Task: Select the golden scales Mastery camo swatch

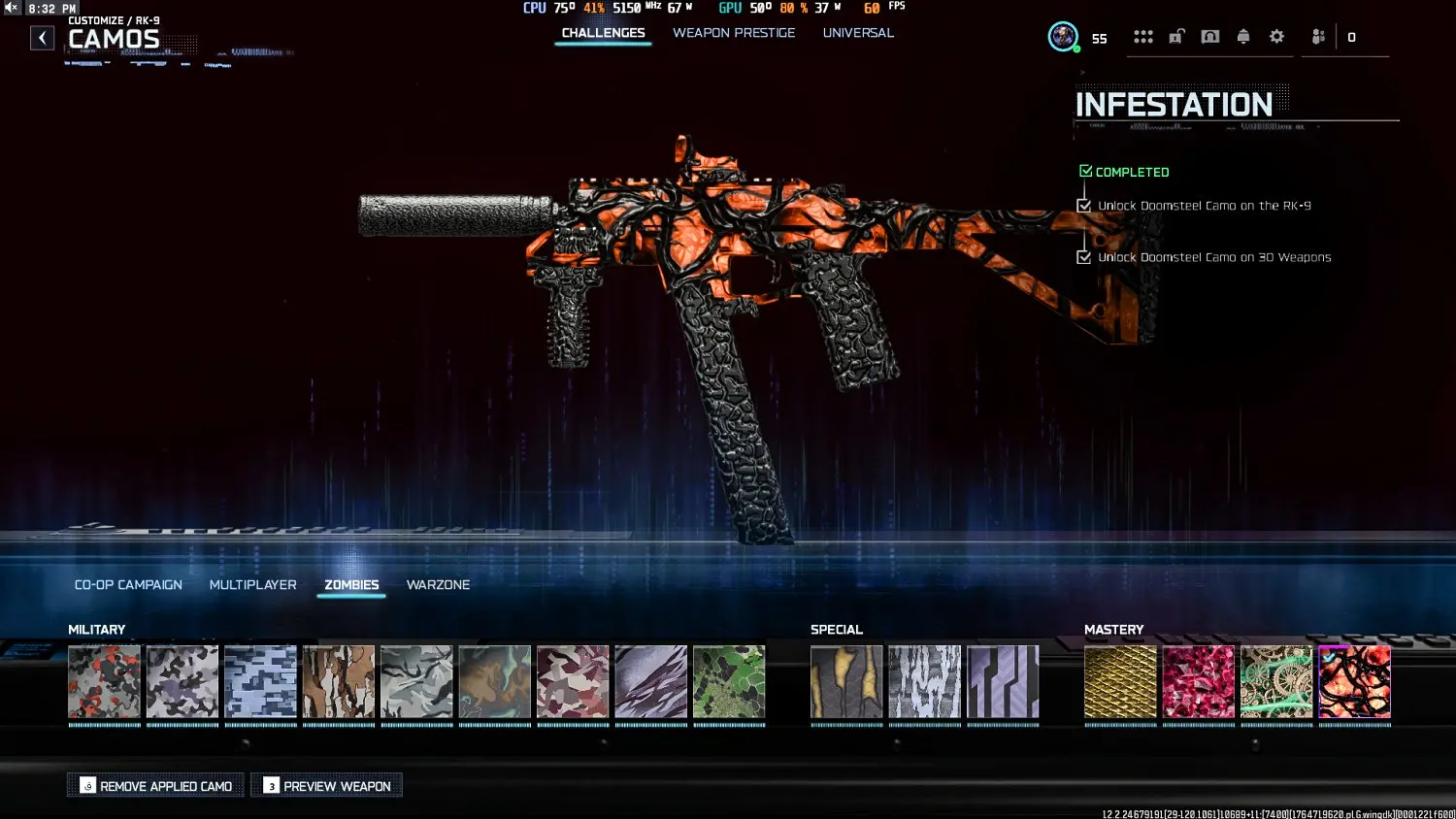Action: coord(1120,682)
